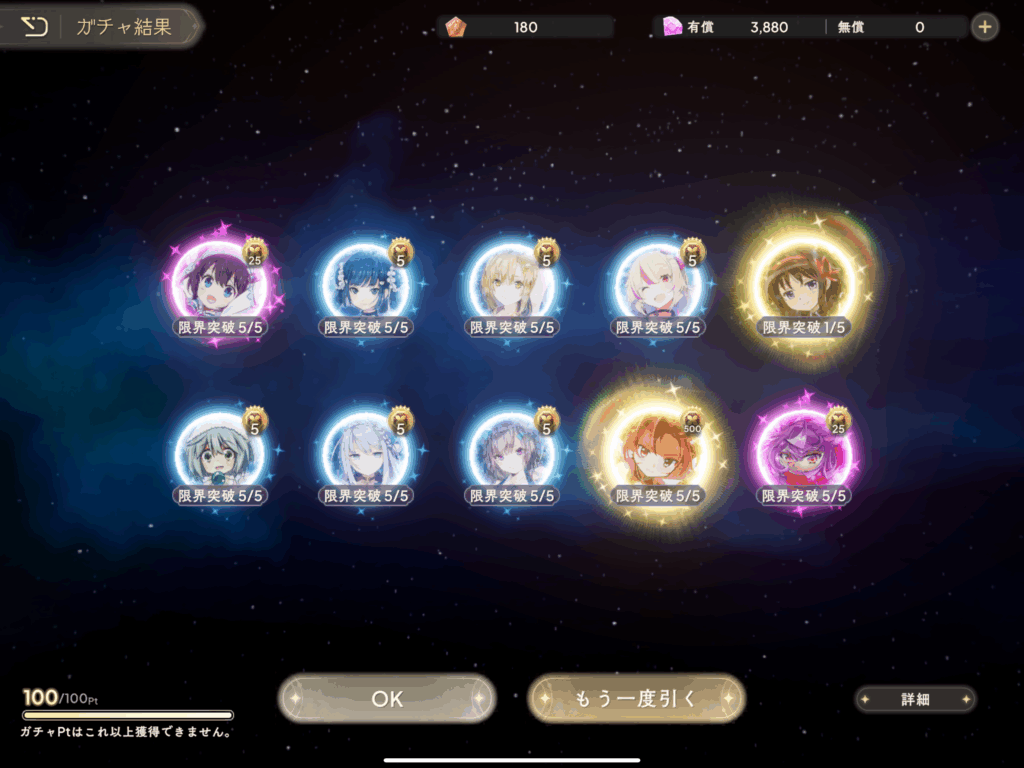Go back using the return arrow
This screenshot has width=1024, height=768.
click(x=35, y=27)
